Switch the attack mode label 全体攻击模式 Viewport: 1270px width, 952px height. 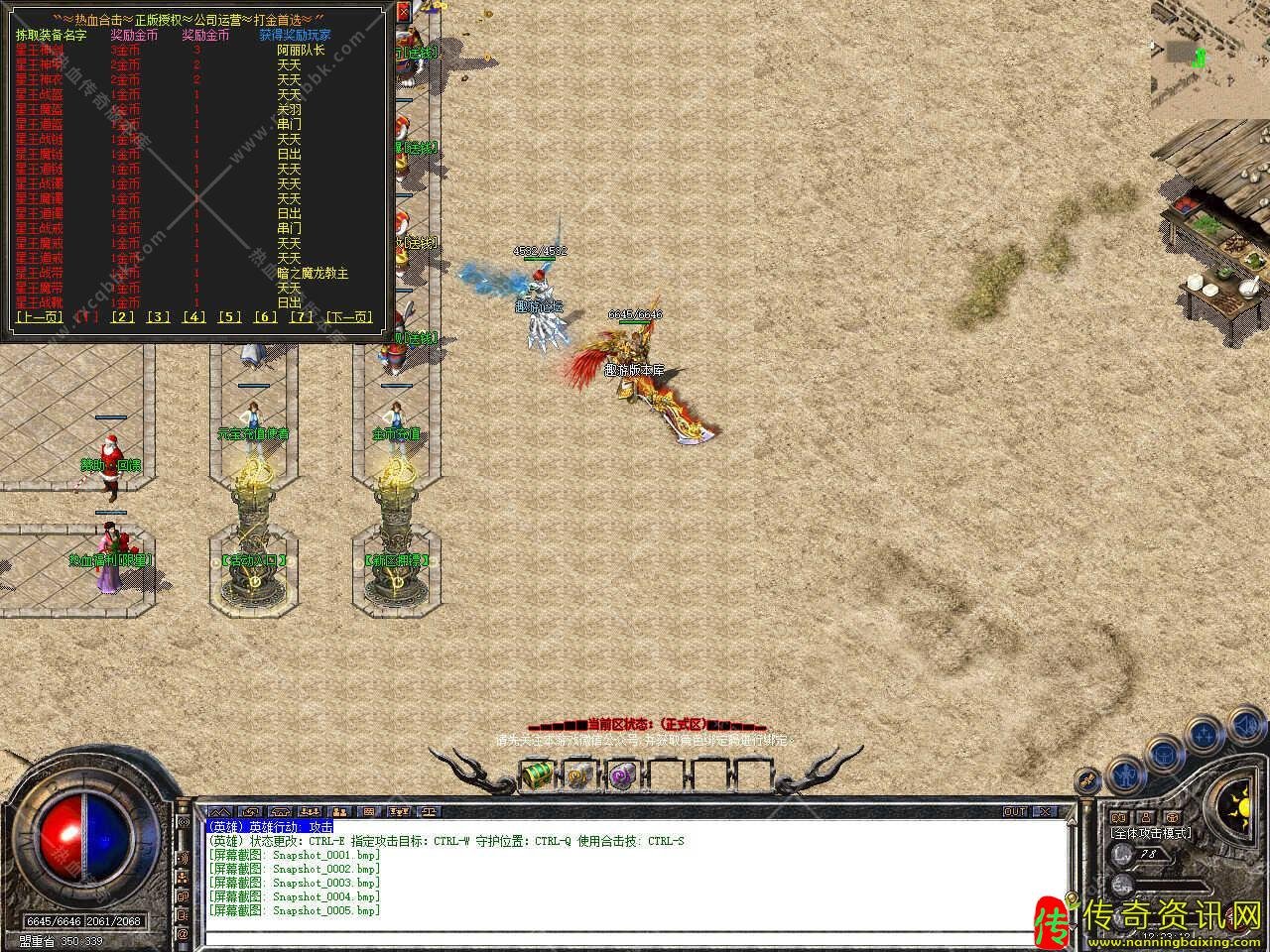click(x=1151, y=833)
